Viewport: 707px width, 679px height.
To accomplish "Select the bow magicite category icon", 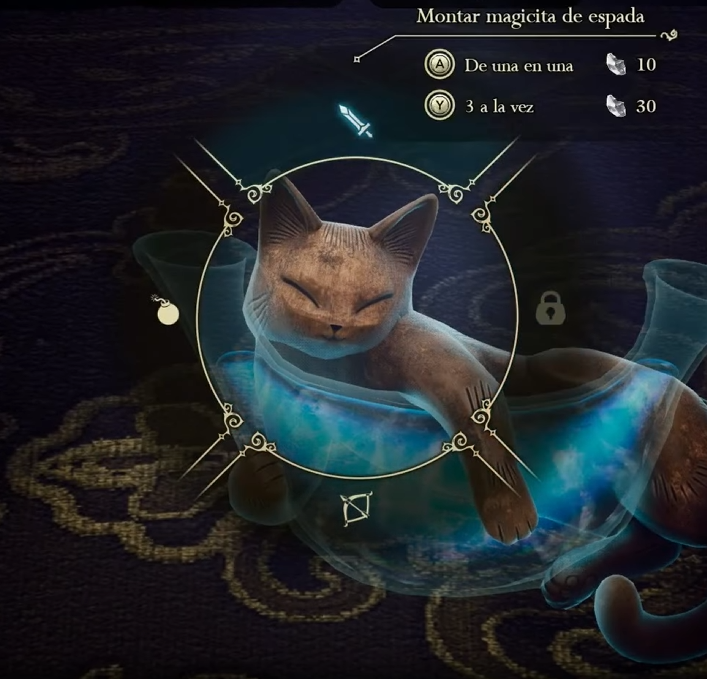I will (x=355, y=512).
